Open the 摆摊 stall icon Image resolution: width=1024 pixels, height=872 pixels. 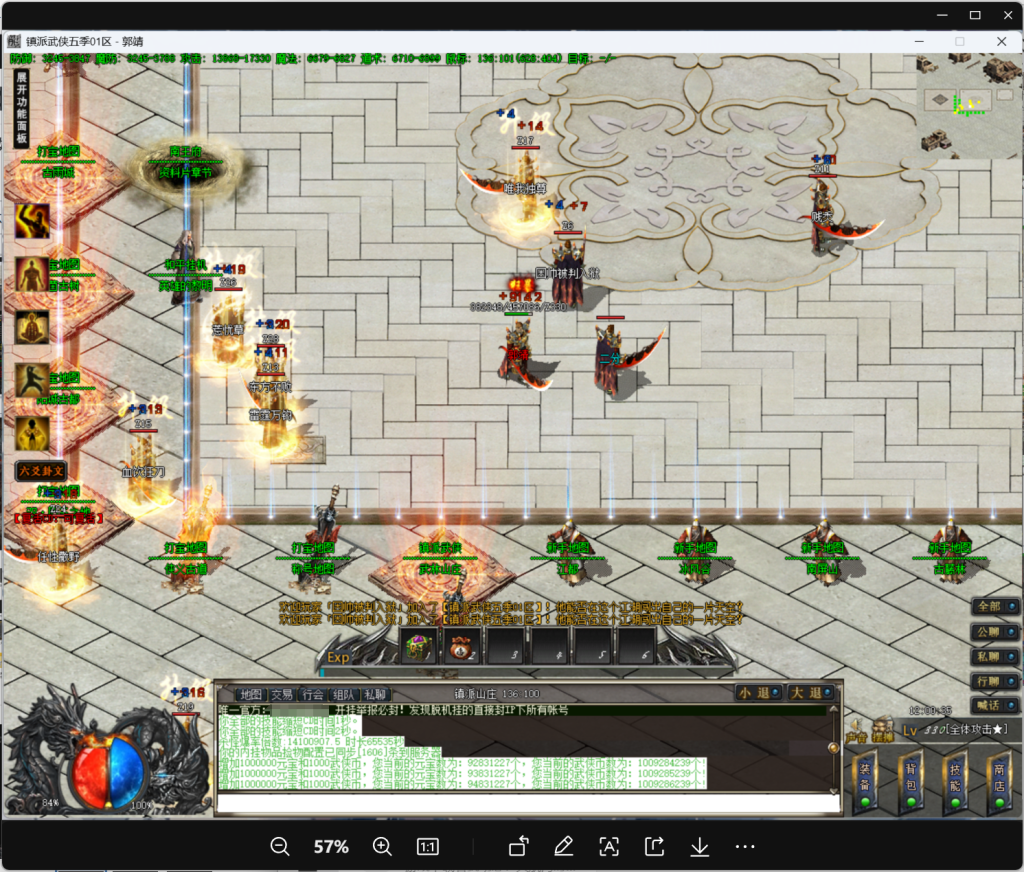click(x=882, y=729)
